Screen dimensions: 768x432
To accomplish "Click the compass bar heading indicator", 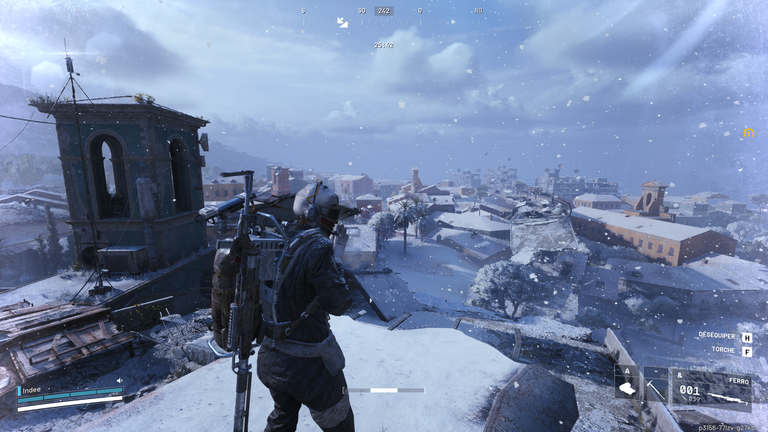I will (x=384, y=11).
